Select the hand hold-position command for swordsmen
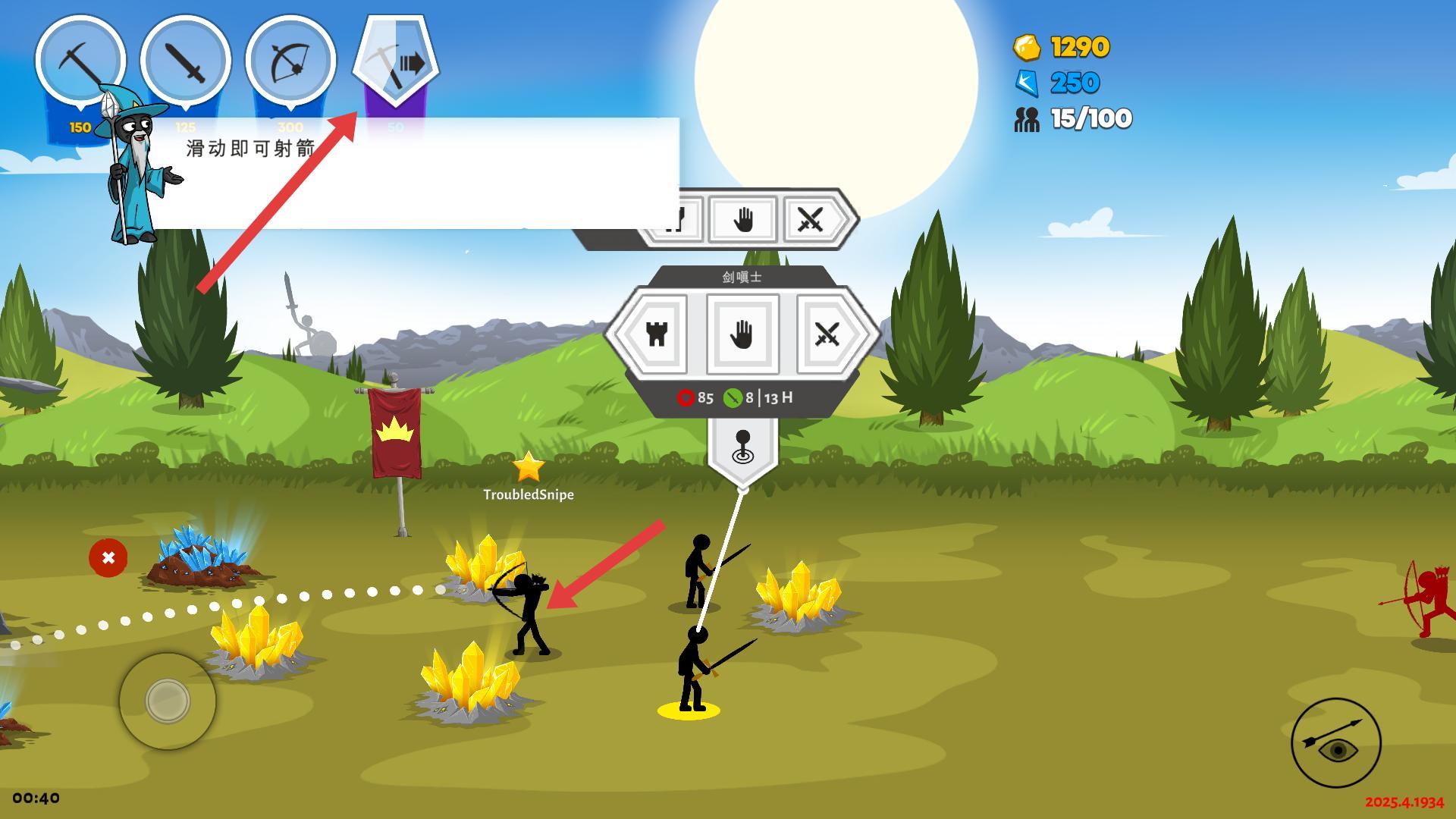Screen dimensions: 1456x819 coord(742,334)
